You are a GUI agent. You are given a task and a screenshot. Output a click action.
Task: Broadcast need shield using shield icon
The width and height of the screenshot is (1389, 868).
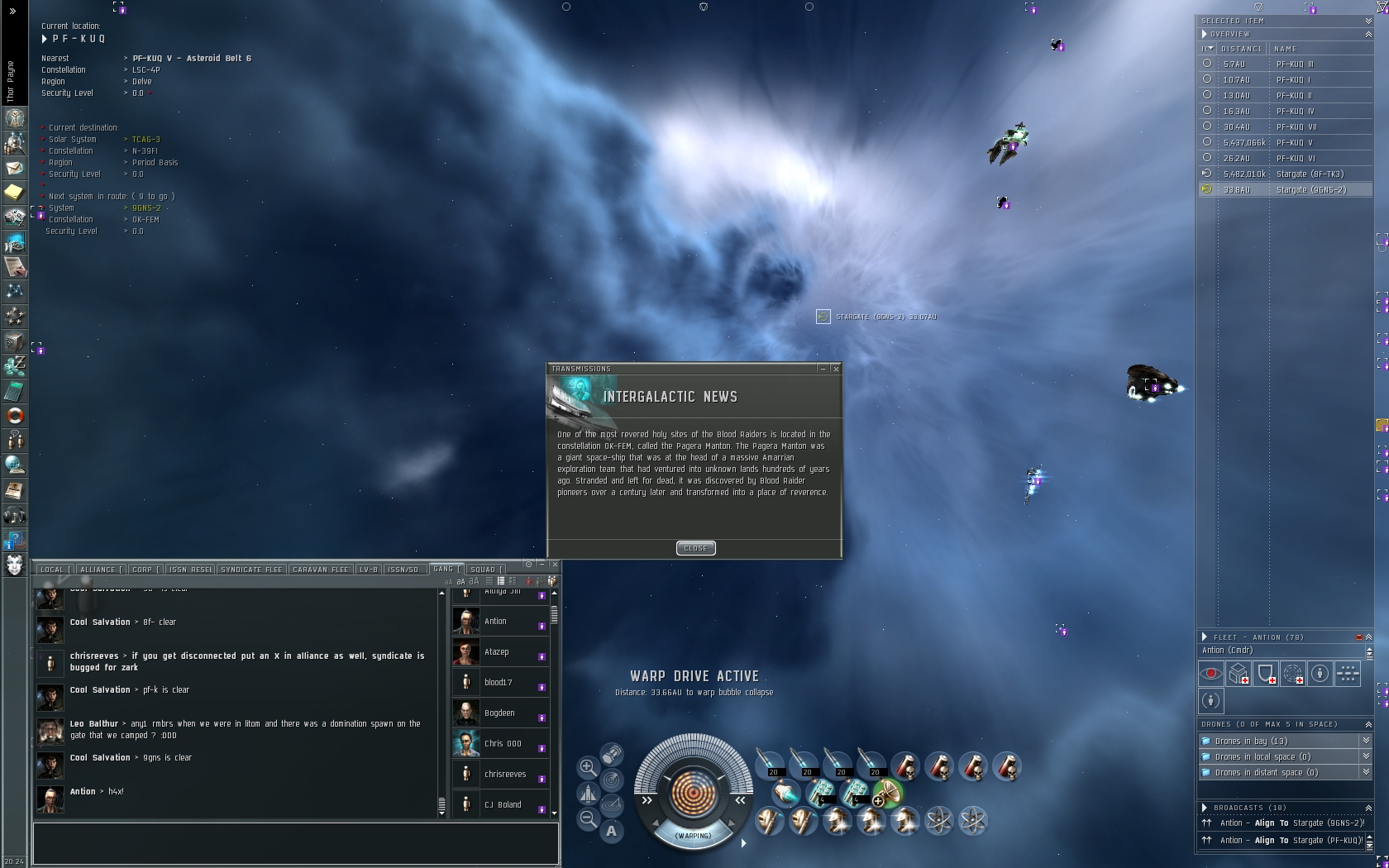(1266, 674)
